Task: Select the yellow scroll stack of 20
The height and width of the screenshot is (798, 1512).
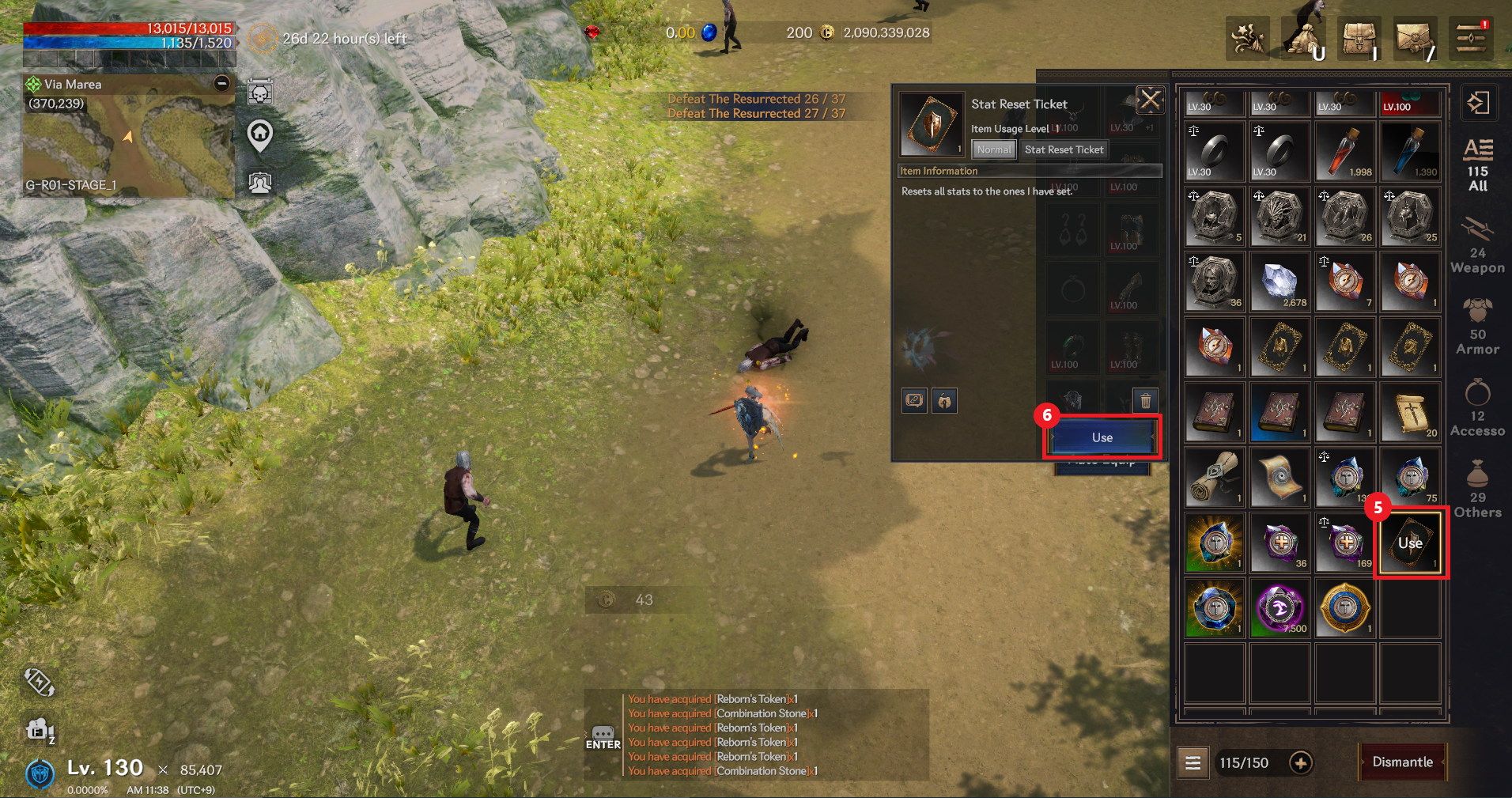Action: coord(1411,413)
